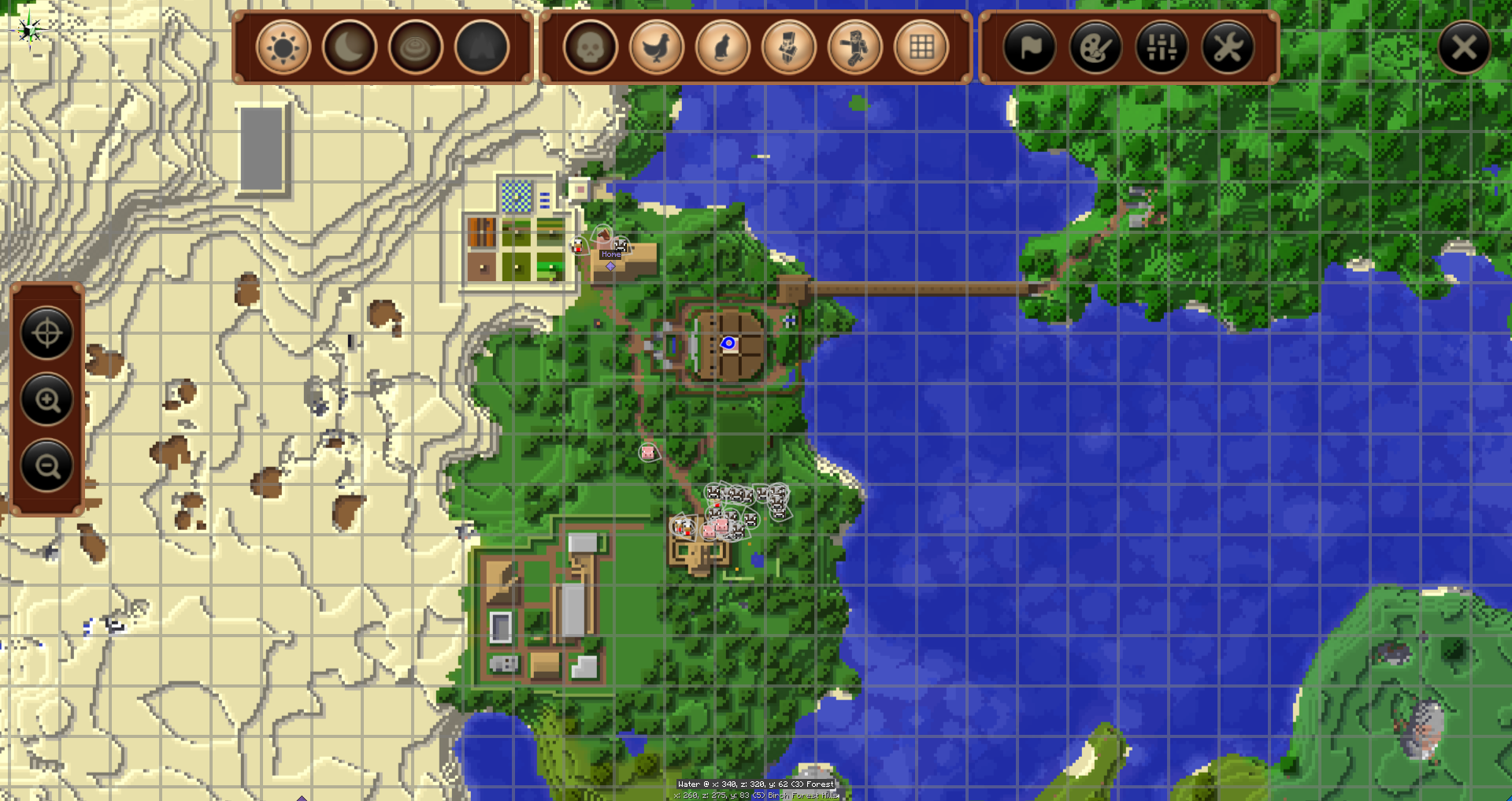Open the sliders options button
Viewport: 1512px width, 801px height.
1162,48
